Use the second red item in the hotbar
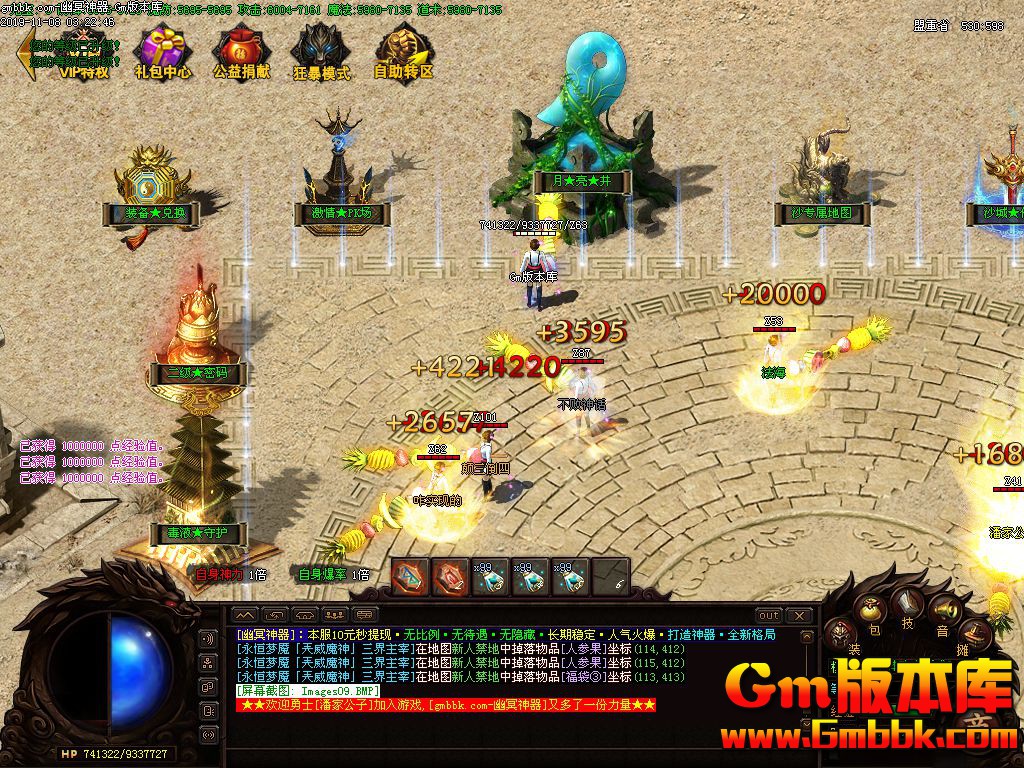The height and width of the screenshot is (768, 1024). pyautogui.click(x=449, y=576)
